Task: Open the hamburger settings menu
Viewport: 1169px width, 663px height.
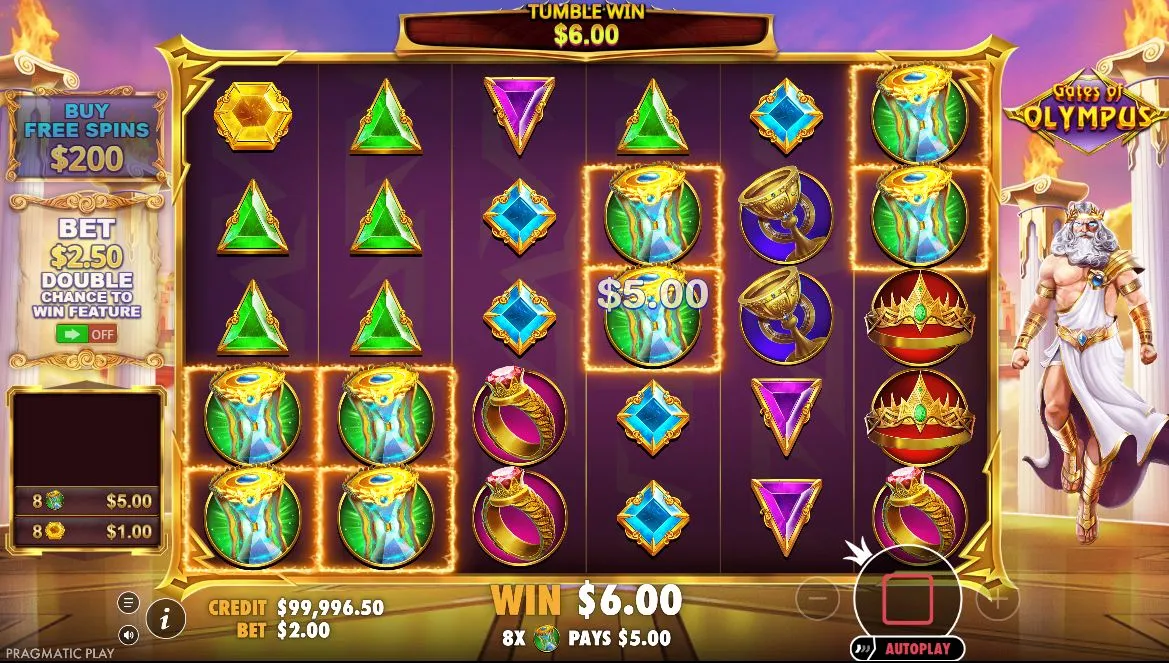Action: (129, 602)
